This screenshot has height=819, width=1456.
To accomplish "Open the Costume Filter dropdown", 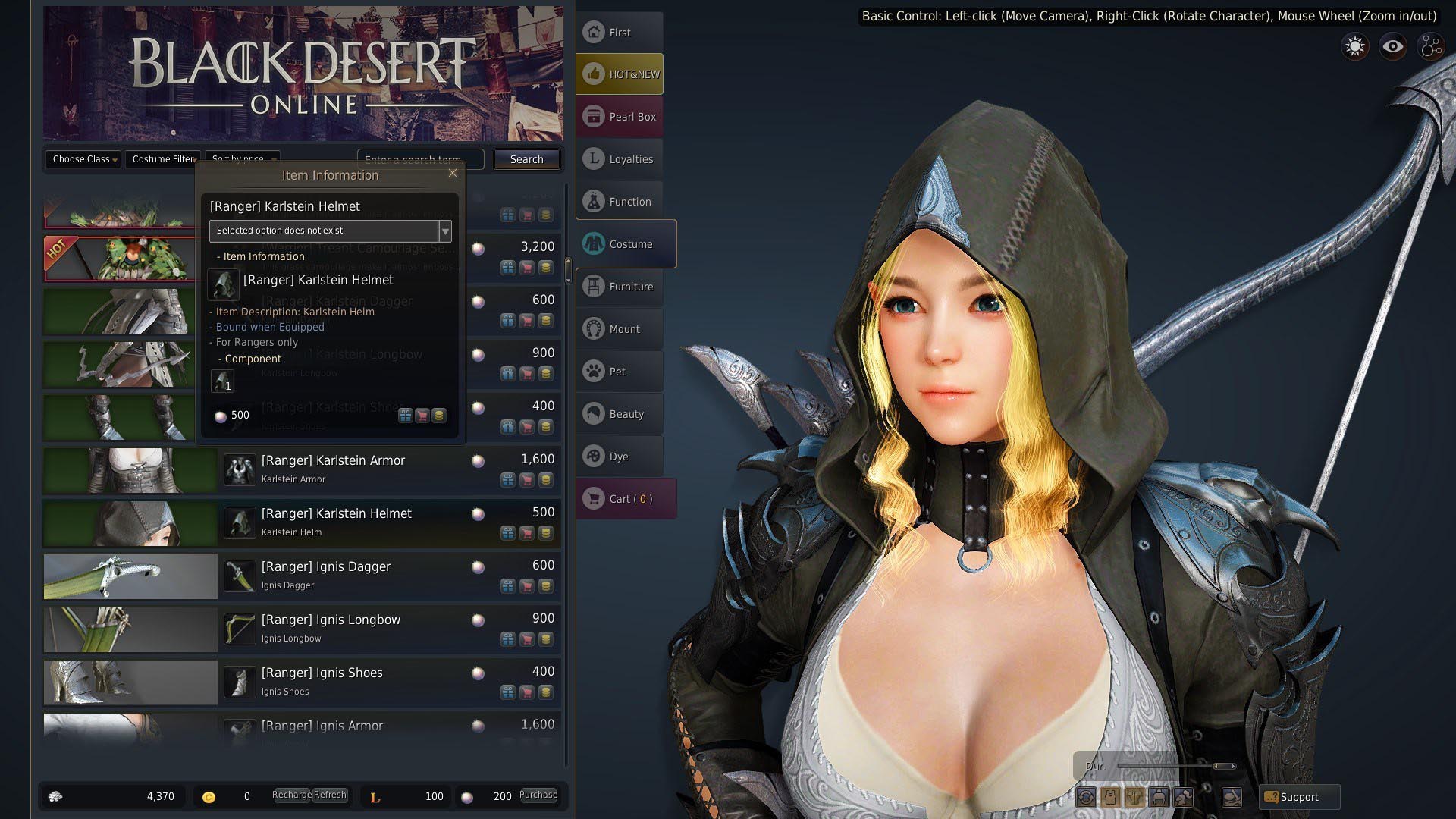I will click(163, 159).
